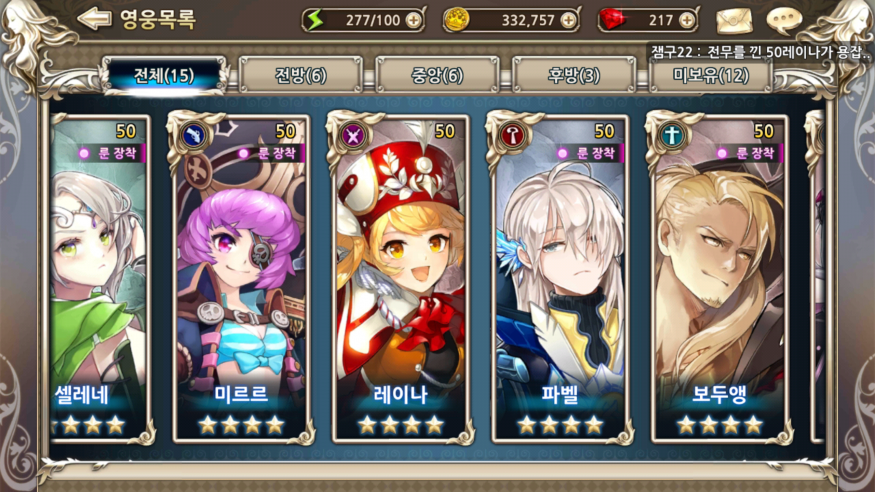Open the 레이나 hero card
Viewport: 875px width, 492px height.
[402, 278]
